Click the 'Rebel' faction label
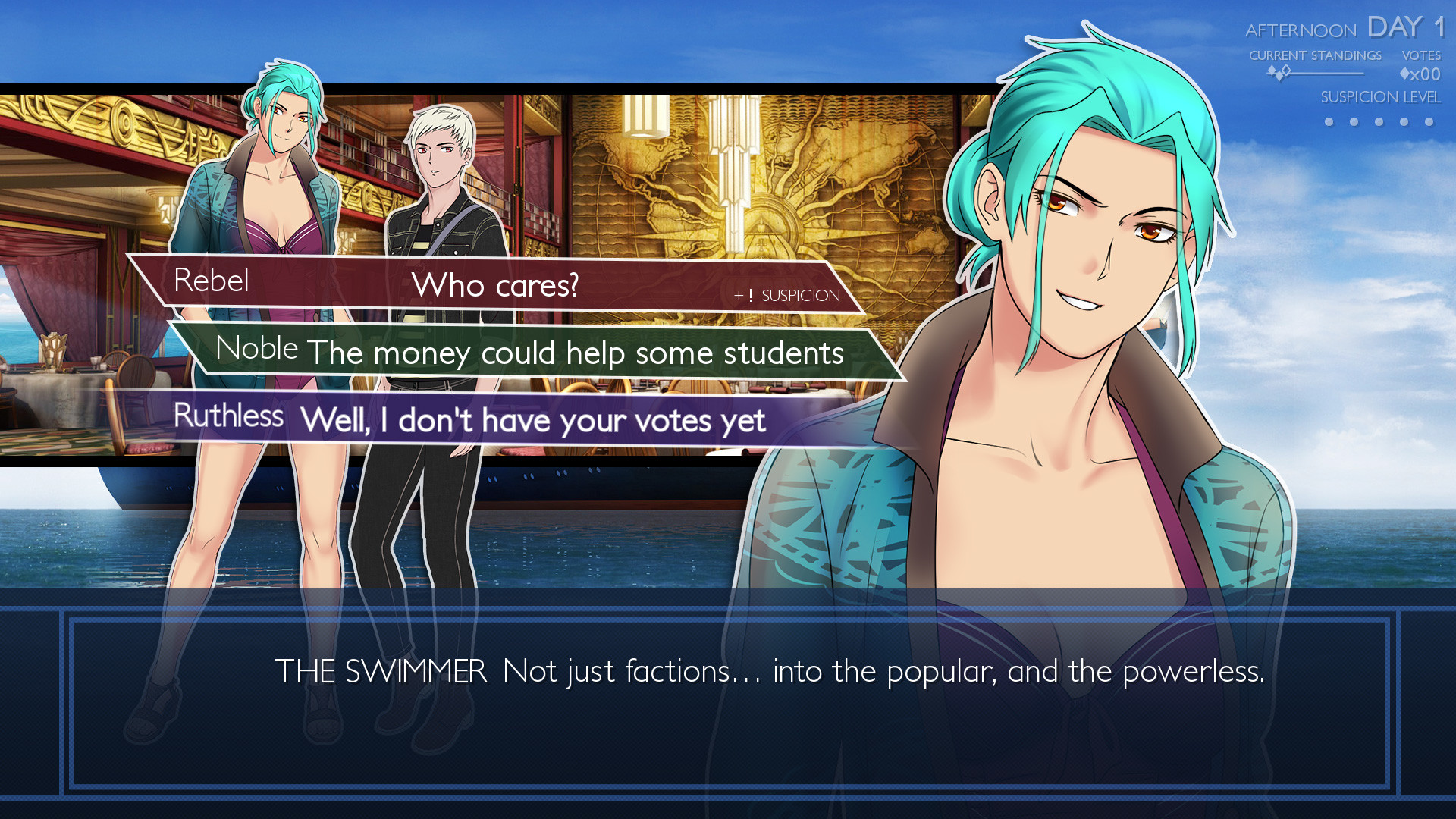Screen dimensions: 1456x819 tap(213, 281)
